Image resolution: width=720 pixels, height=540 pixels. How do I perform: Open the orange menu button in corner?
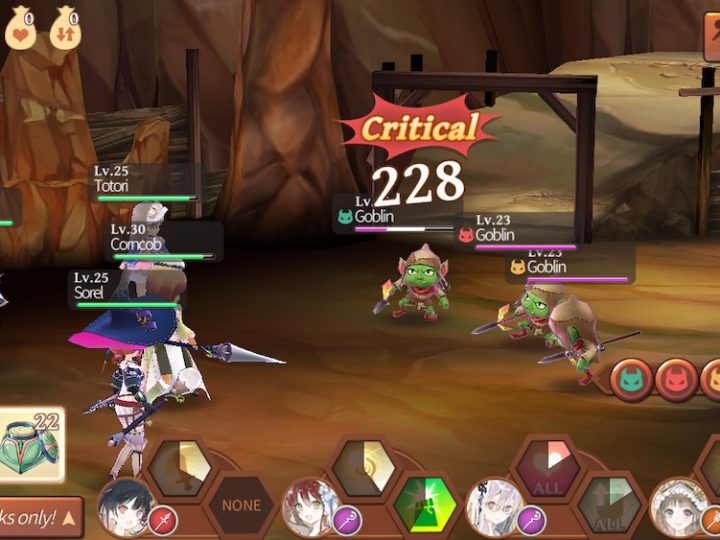[x=711, y=39]
